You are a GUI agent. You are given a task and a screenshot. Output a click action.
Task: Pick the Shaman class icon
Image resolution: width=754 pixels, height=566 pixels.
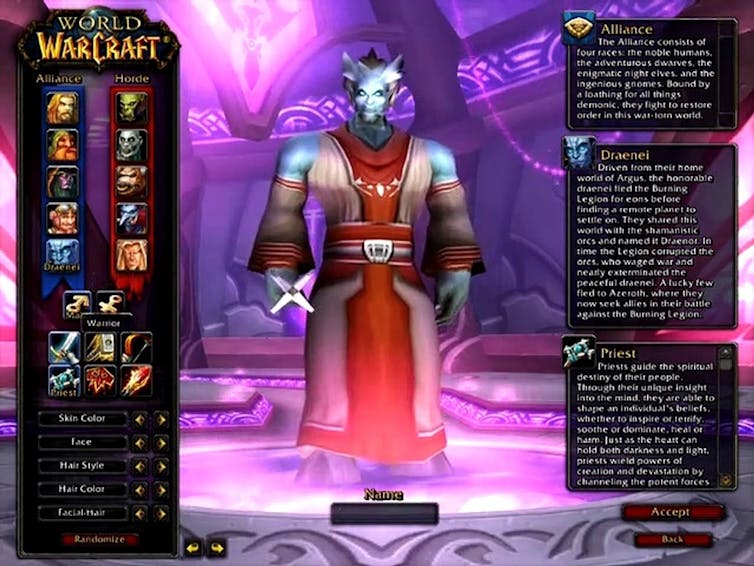98,381
